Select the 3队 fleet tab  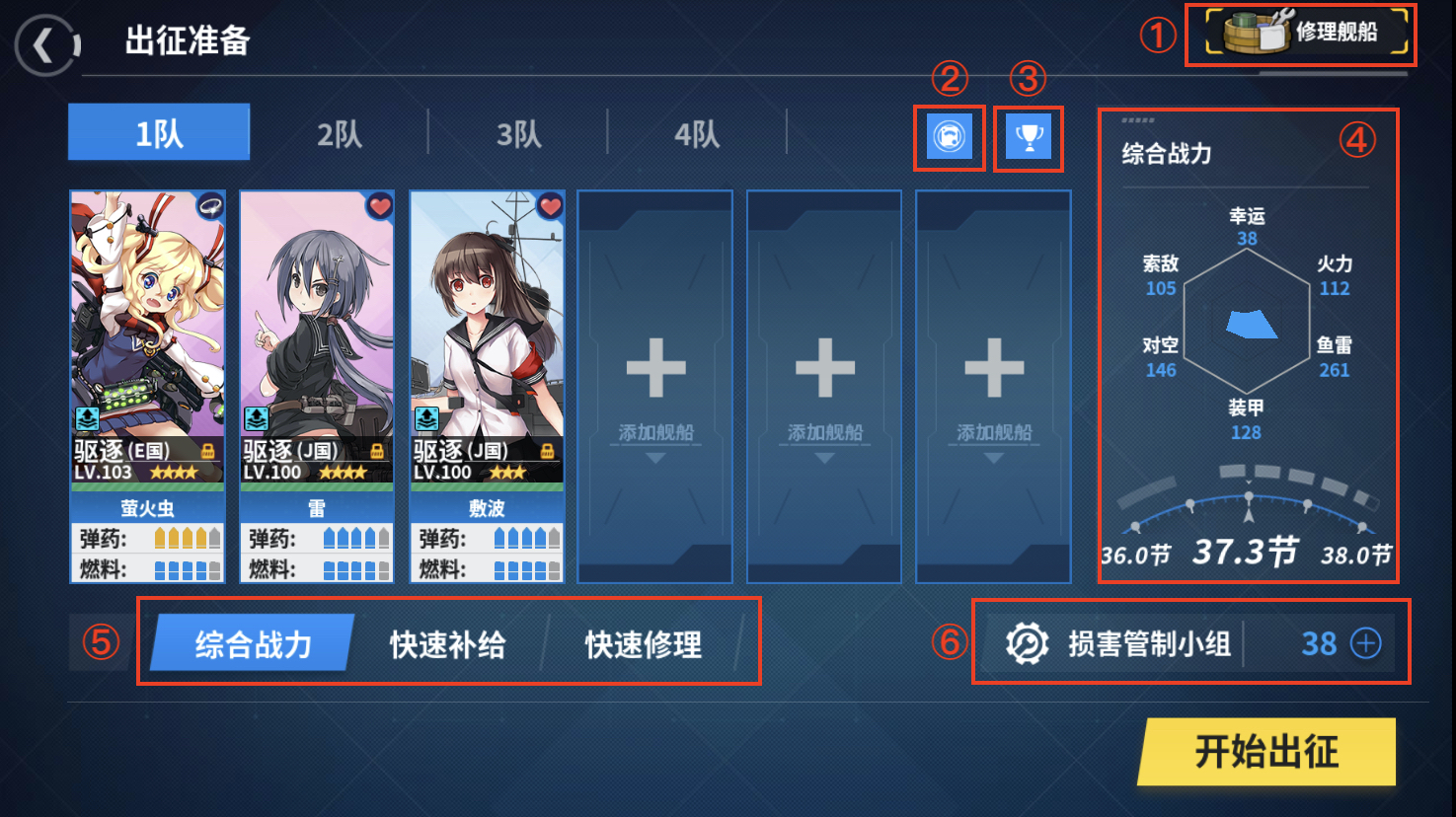[518, 132]
